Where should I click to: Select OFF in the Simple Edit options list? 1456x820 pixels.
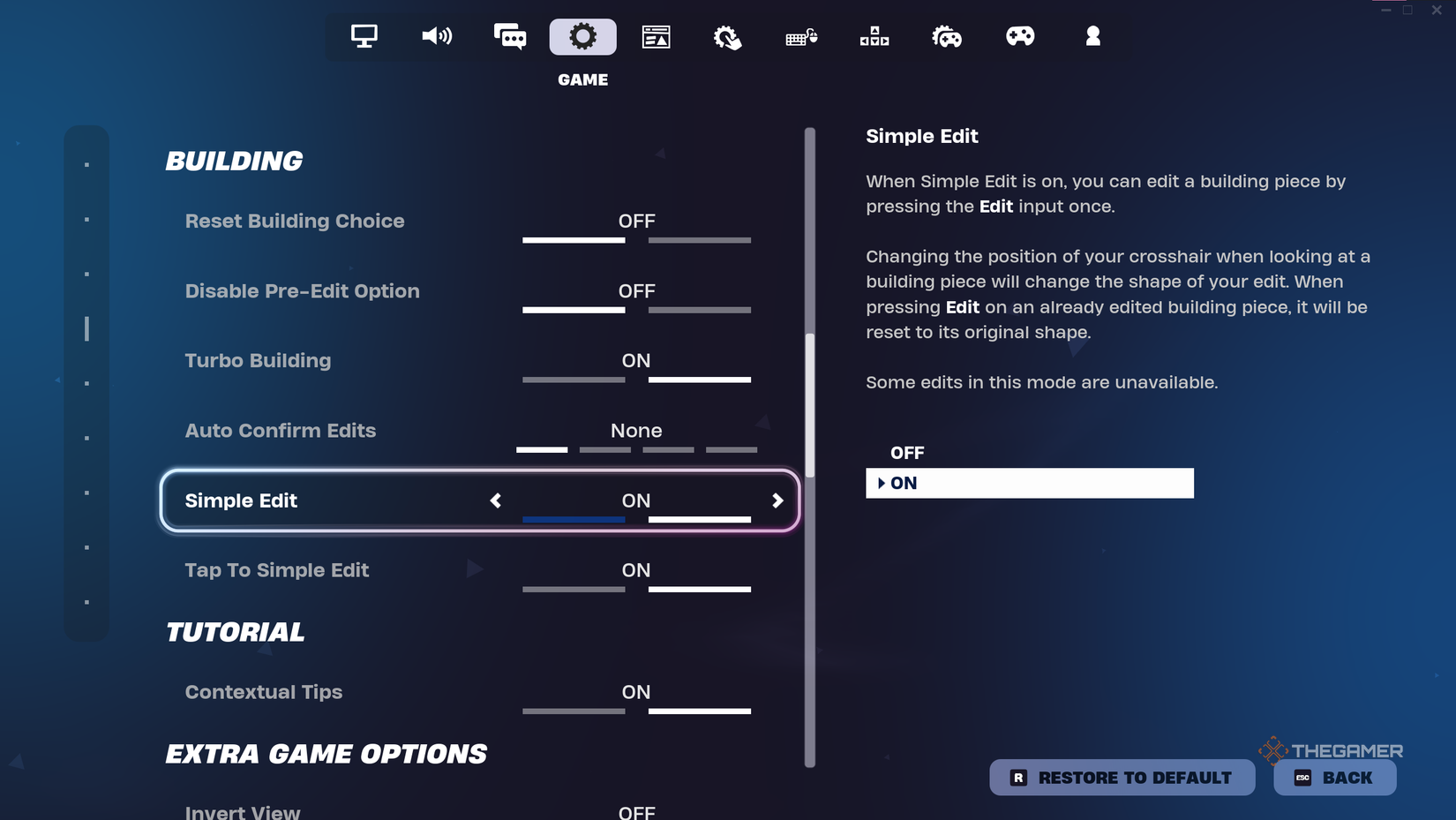[x=907, y=452]
